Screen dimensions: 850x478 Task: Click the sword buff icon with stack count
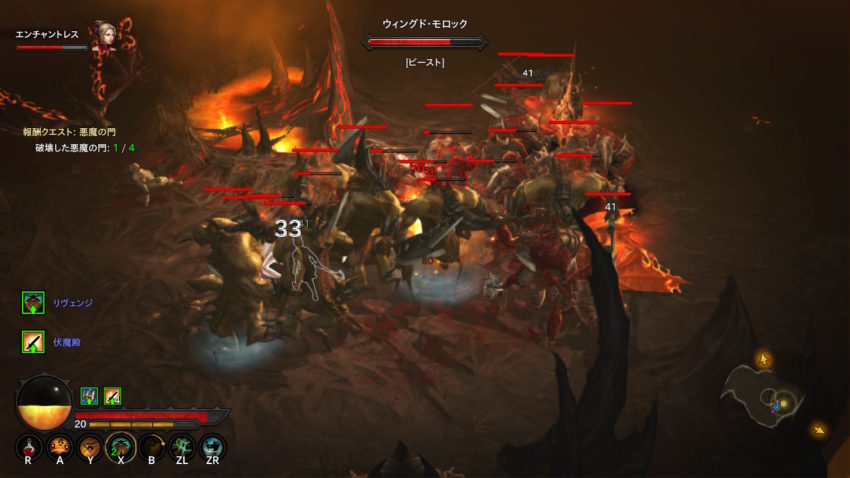112,395
